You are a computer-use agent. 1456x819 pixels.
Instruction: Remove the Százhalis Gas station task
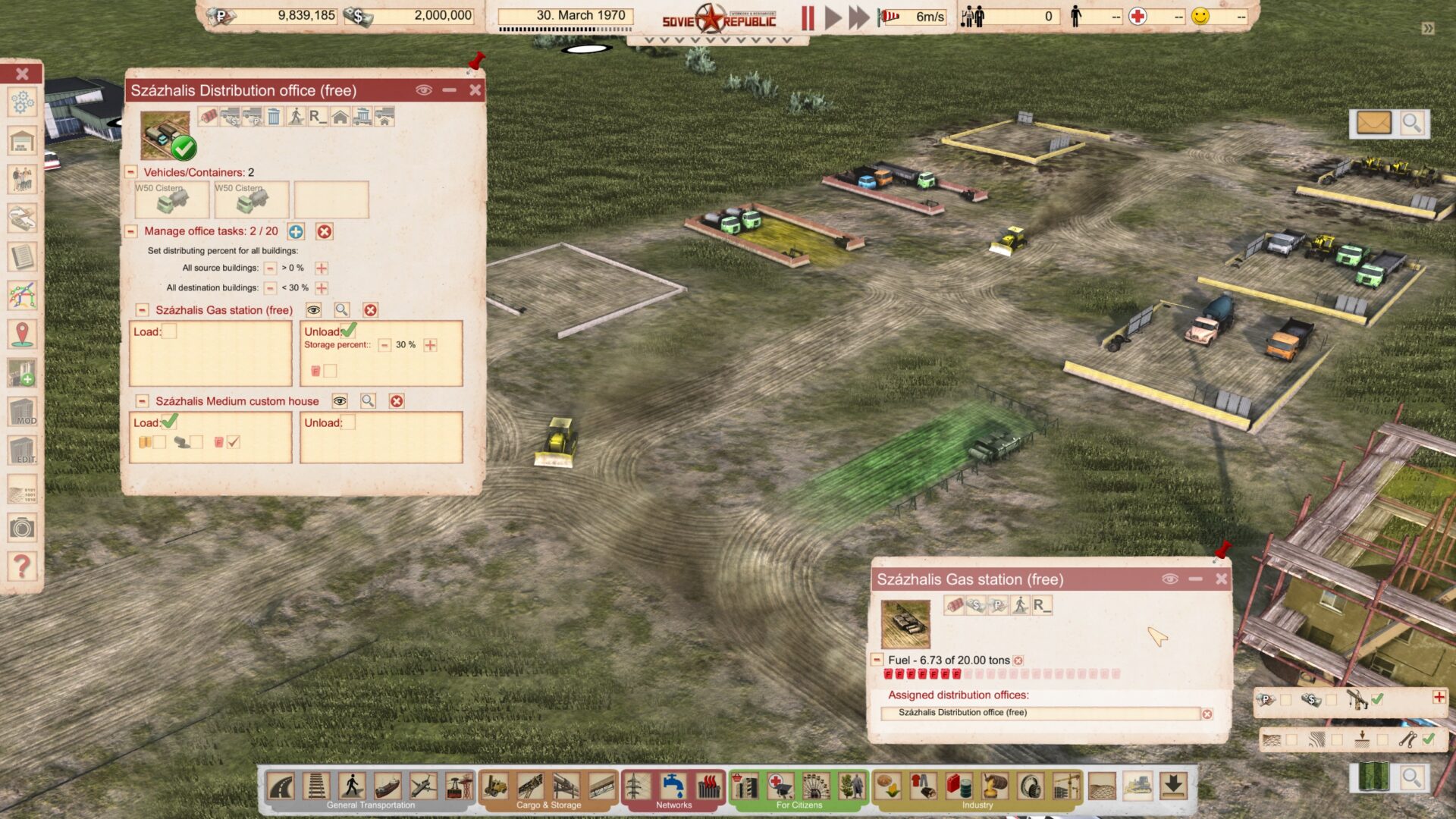(370, 310)
